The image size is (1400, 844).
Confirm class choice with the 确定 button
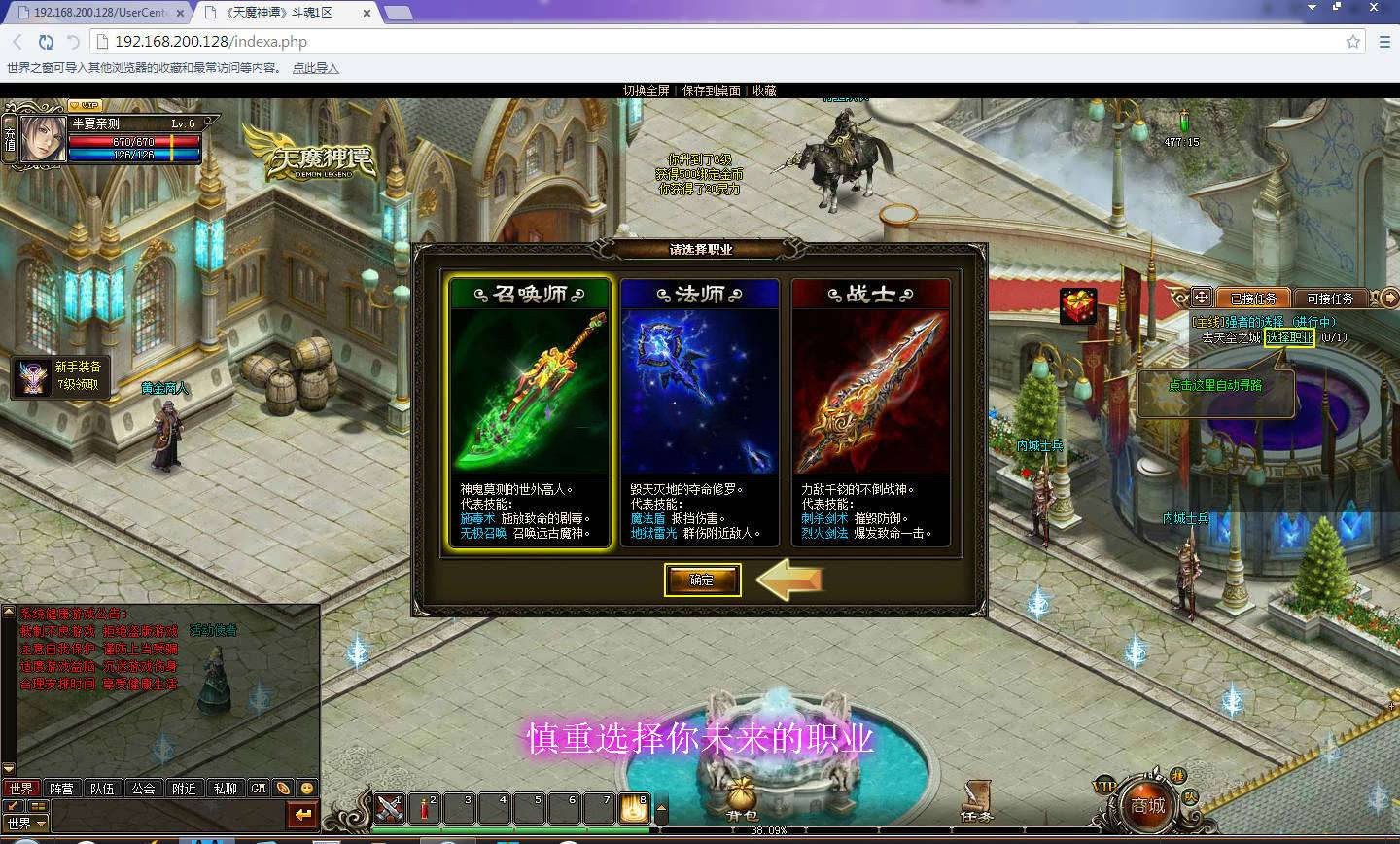pos(702,580)
